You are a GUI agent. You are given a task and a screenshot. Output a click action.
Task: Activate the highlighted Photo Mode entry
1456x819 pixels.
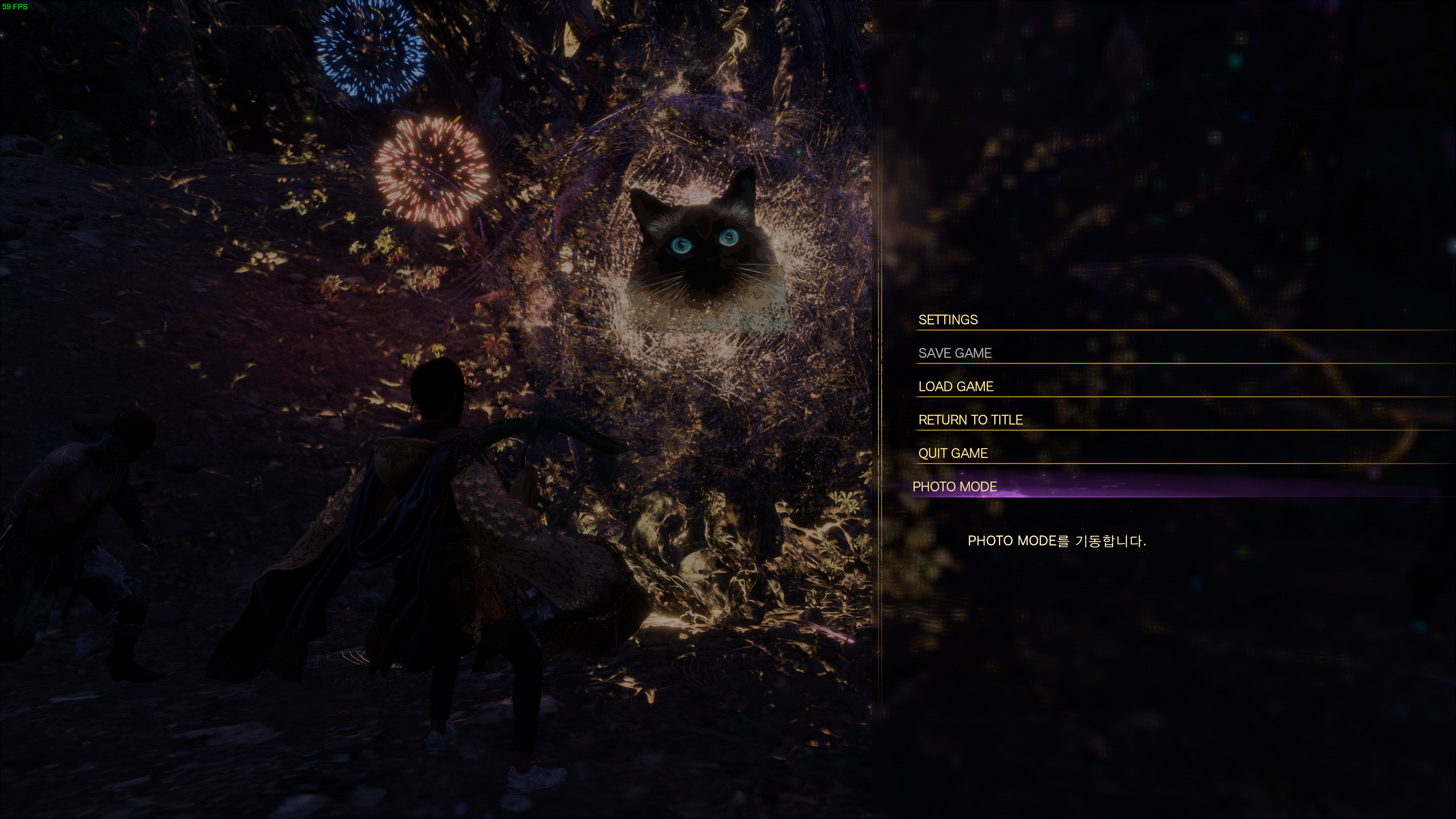click(x=955, y=486)
